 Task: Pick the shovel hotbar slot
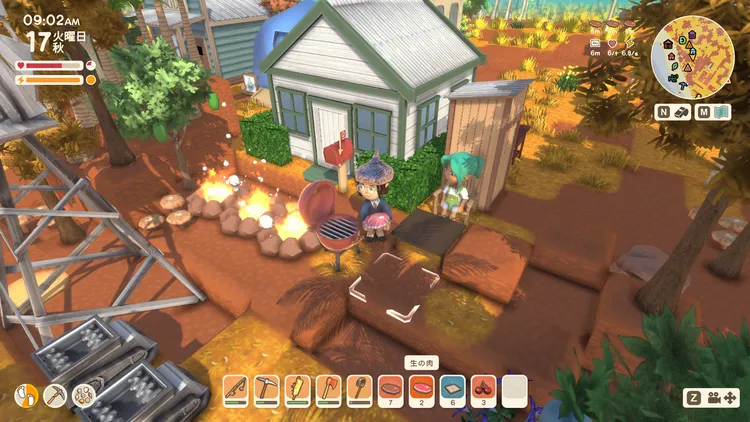(359, 388)
